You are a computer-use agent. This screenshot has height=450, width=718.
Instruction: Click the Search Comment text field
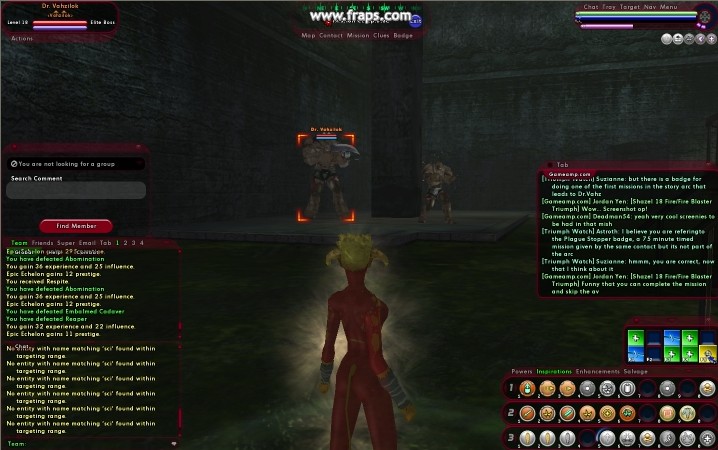(77, 190)
